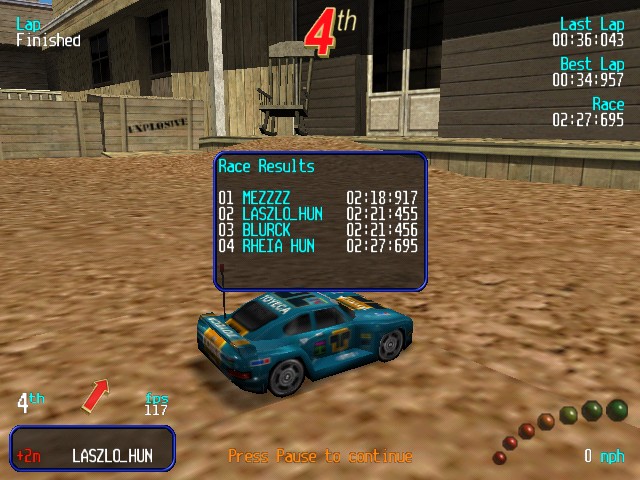Select LASZLO_HUN entry in the results list
640x480 pixels.
pos(318,214)
